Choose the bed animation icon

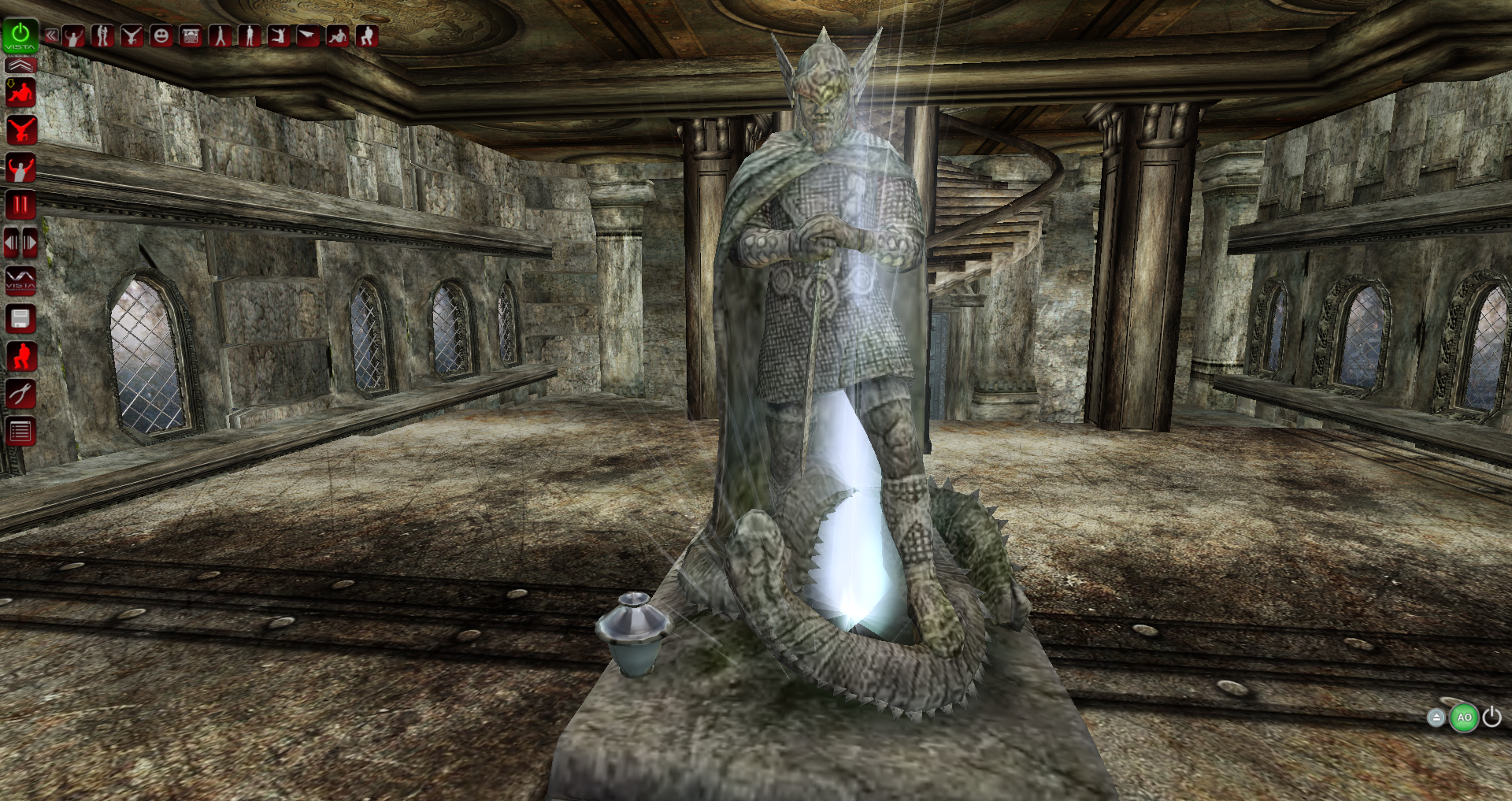pyautogui.click(x=191, y=36)
